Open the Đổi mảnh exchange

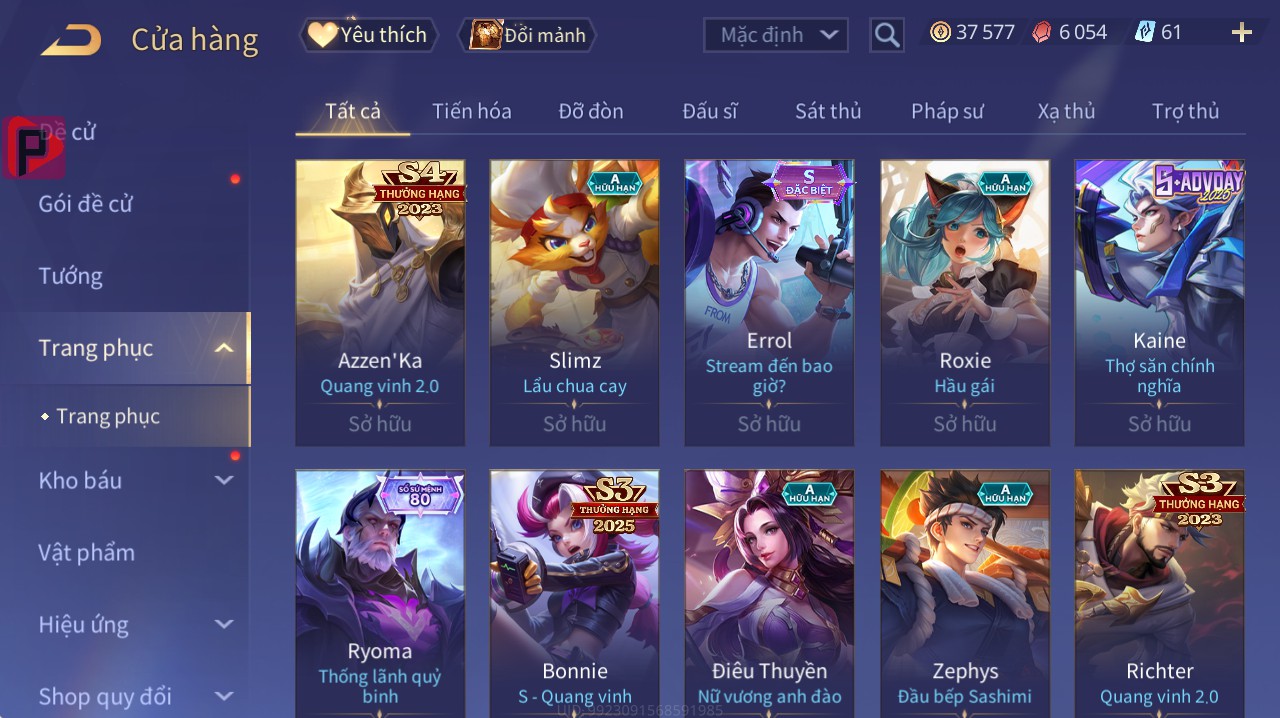pyautogui.click(x=527, y=35)
